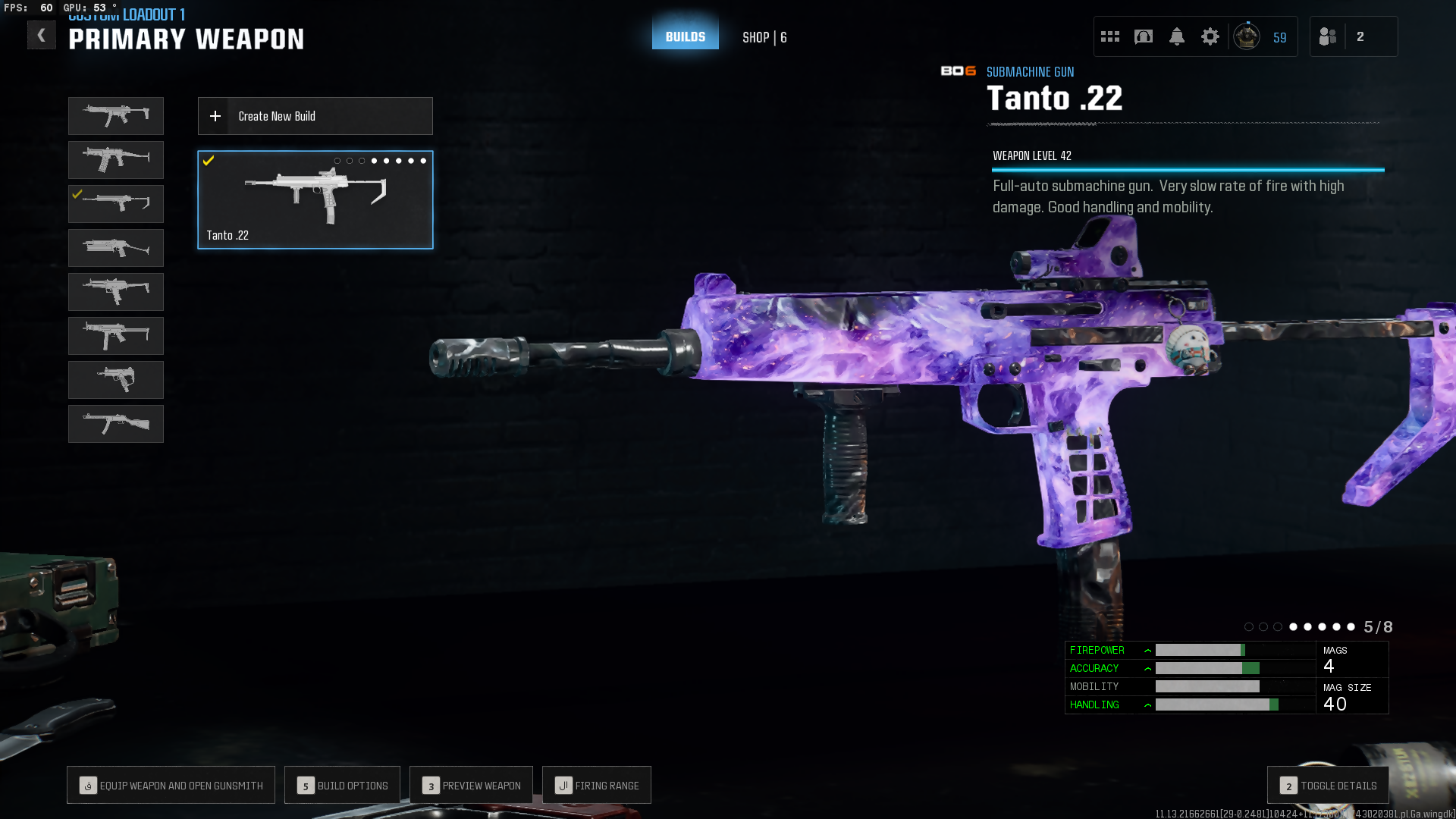The height and width of the screenshot is (819, 1456).
Task: Open the Shop tab
Action: (764, 37)
